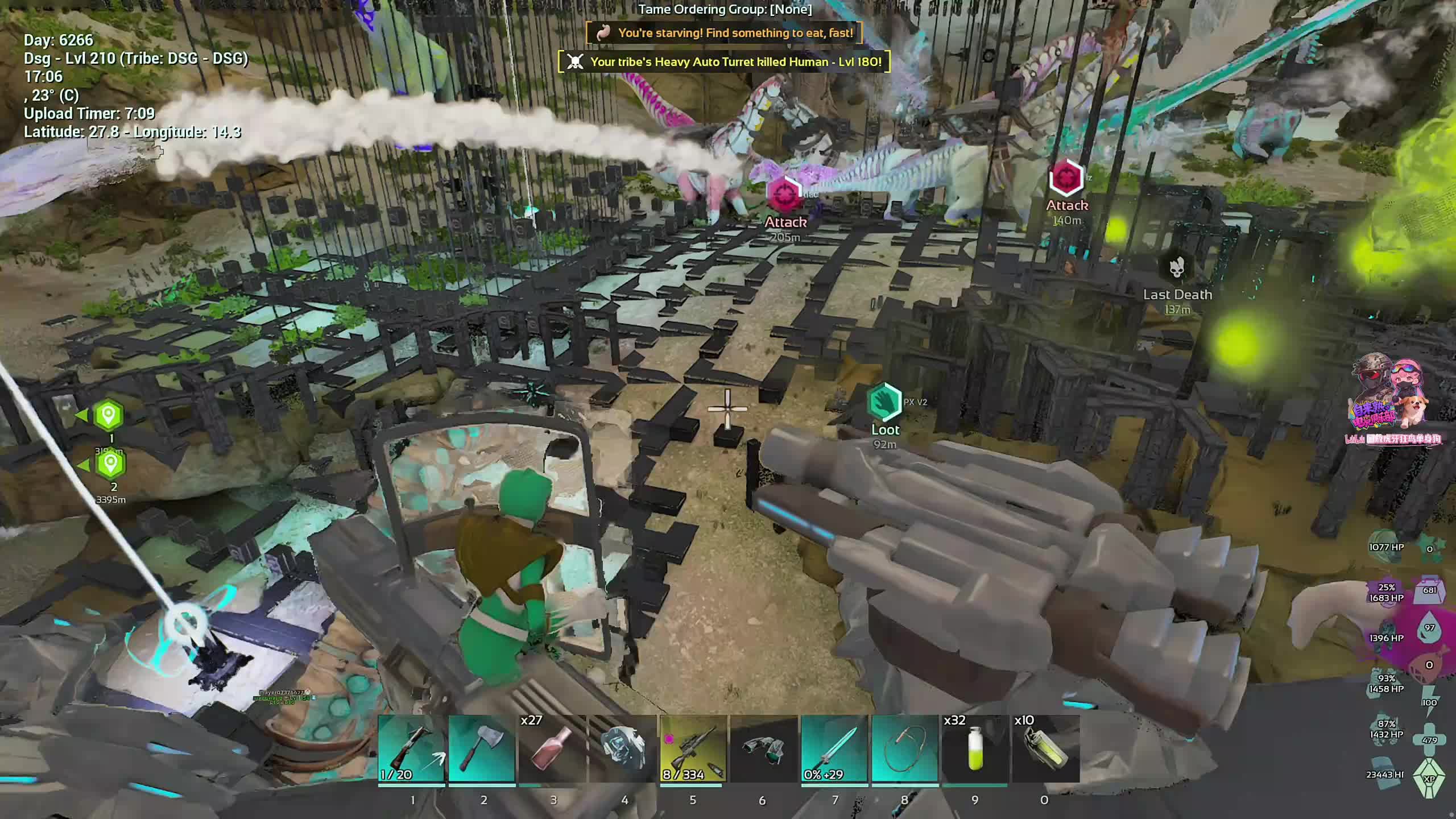Select green waypoint marker number 1
The image size is (1456, 819).
(x=109, y=415)
